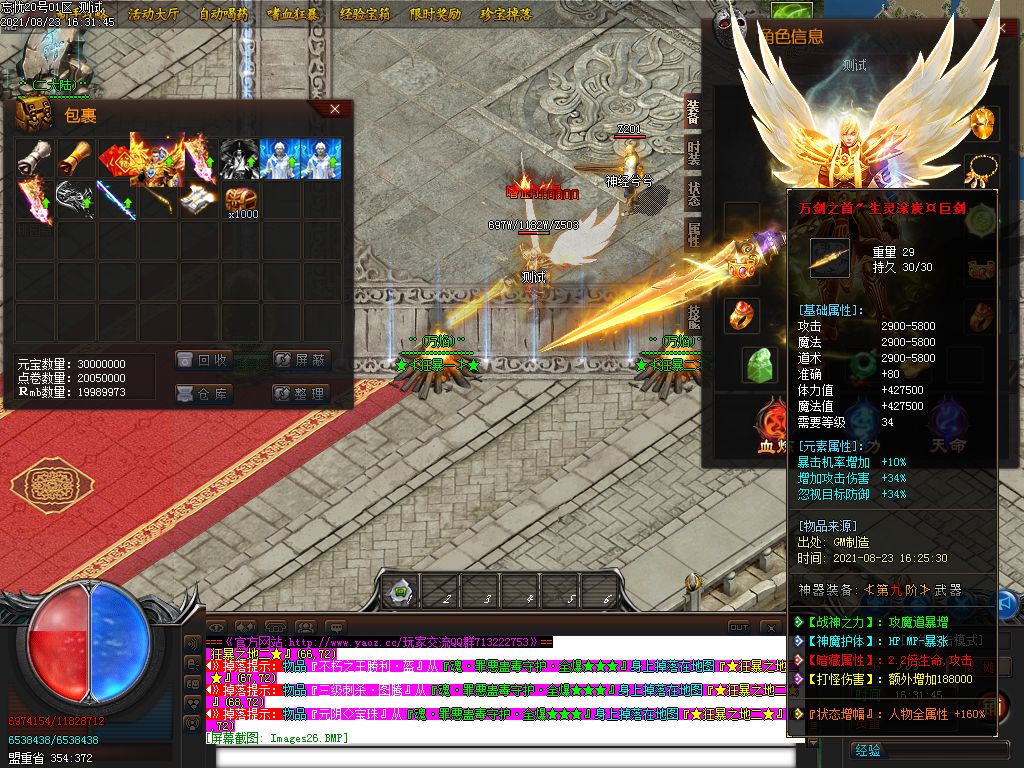Select the green jade seal equipment slot
The height and width of the screenshot is (768, 1024).
coord(759,365)
